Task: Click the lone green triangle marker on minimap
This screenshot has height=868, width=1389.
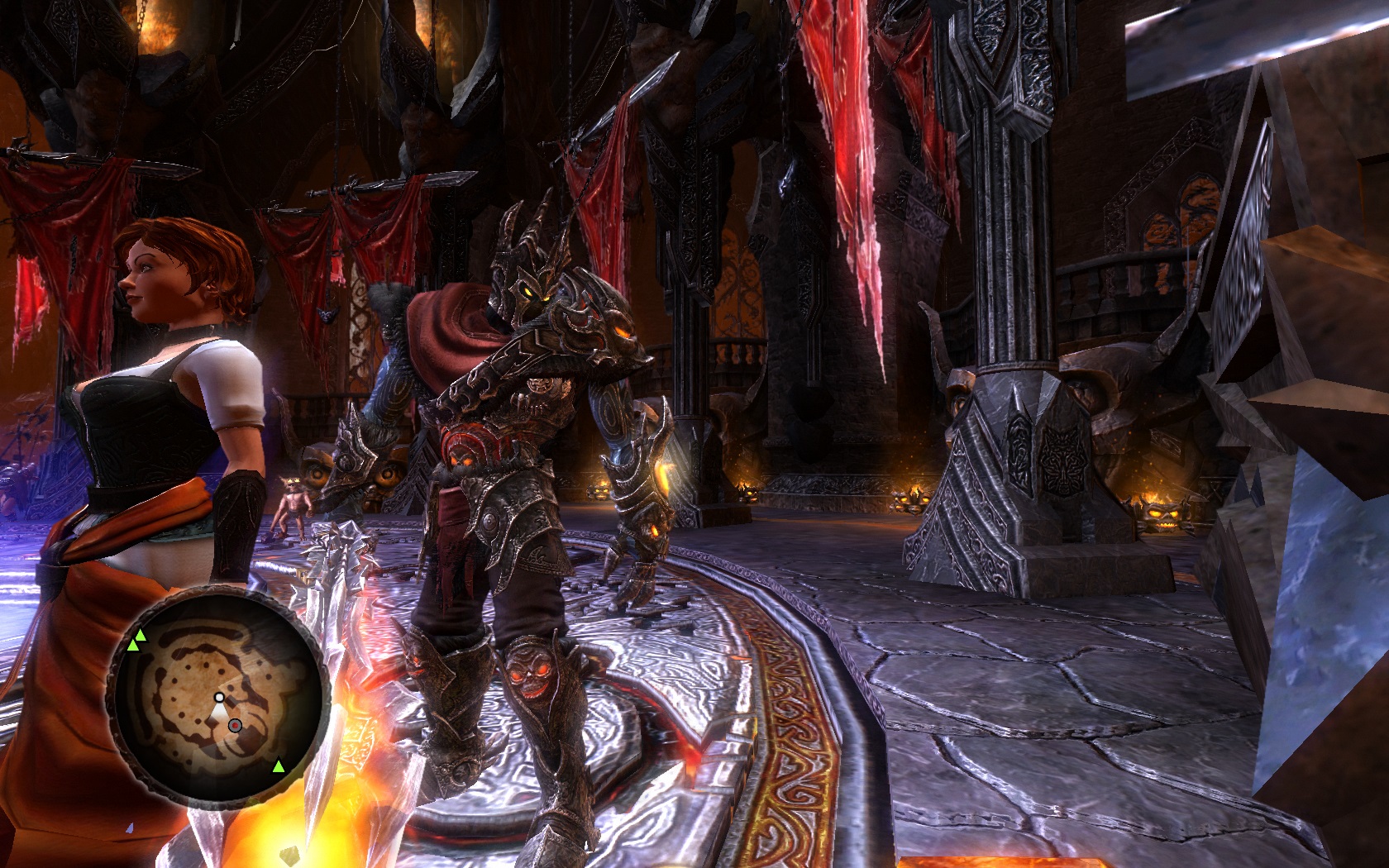Action: click(x=279, y=766)
